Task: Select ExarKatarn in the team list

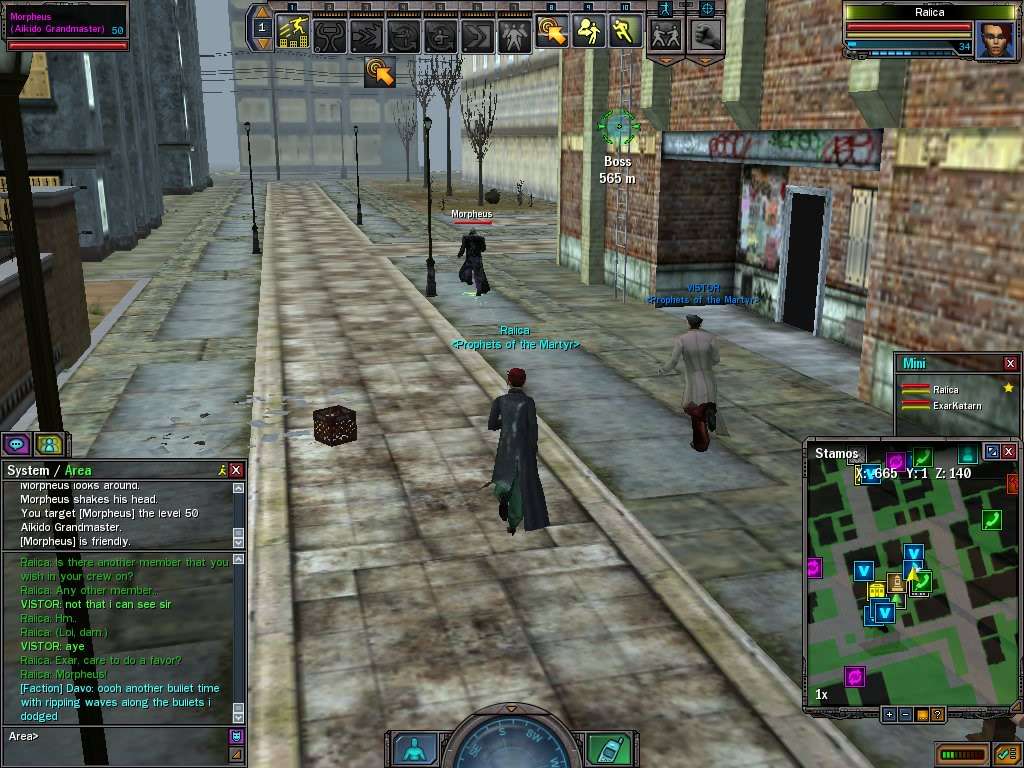Action: click(x=957, y=406)
